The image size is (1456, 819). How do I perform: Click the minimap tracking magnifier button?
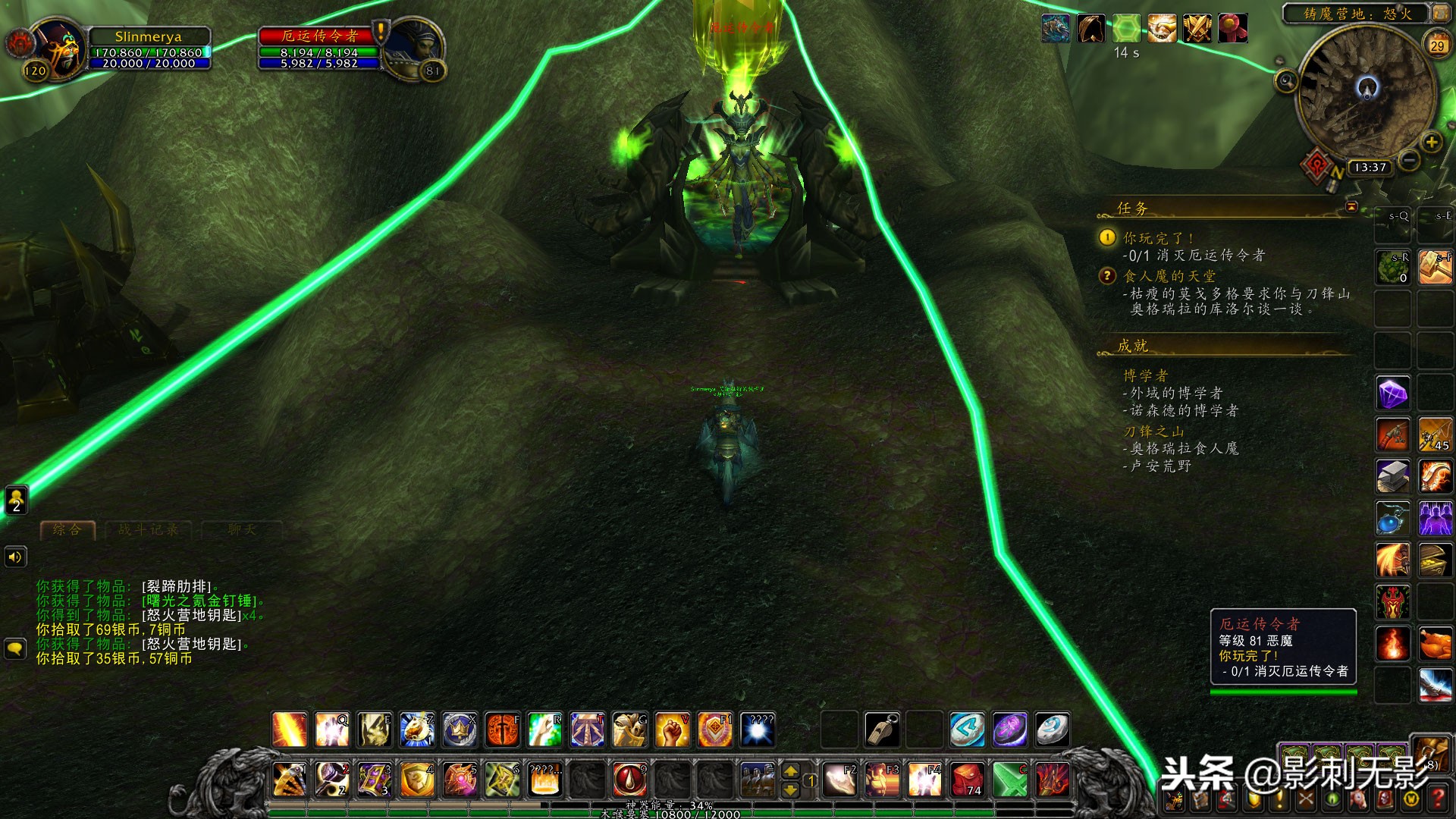pyautogui.click(x=1285, y=81)
